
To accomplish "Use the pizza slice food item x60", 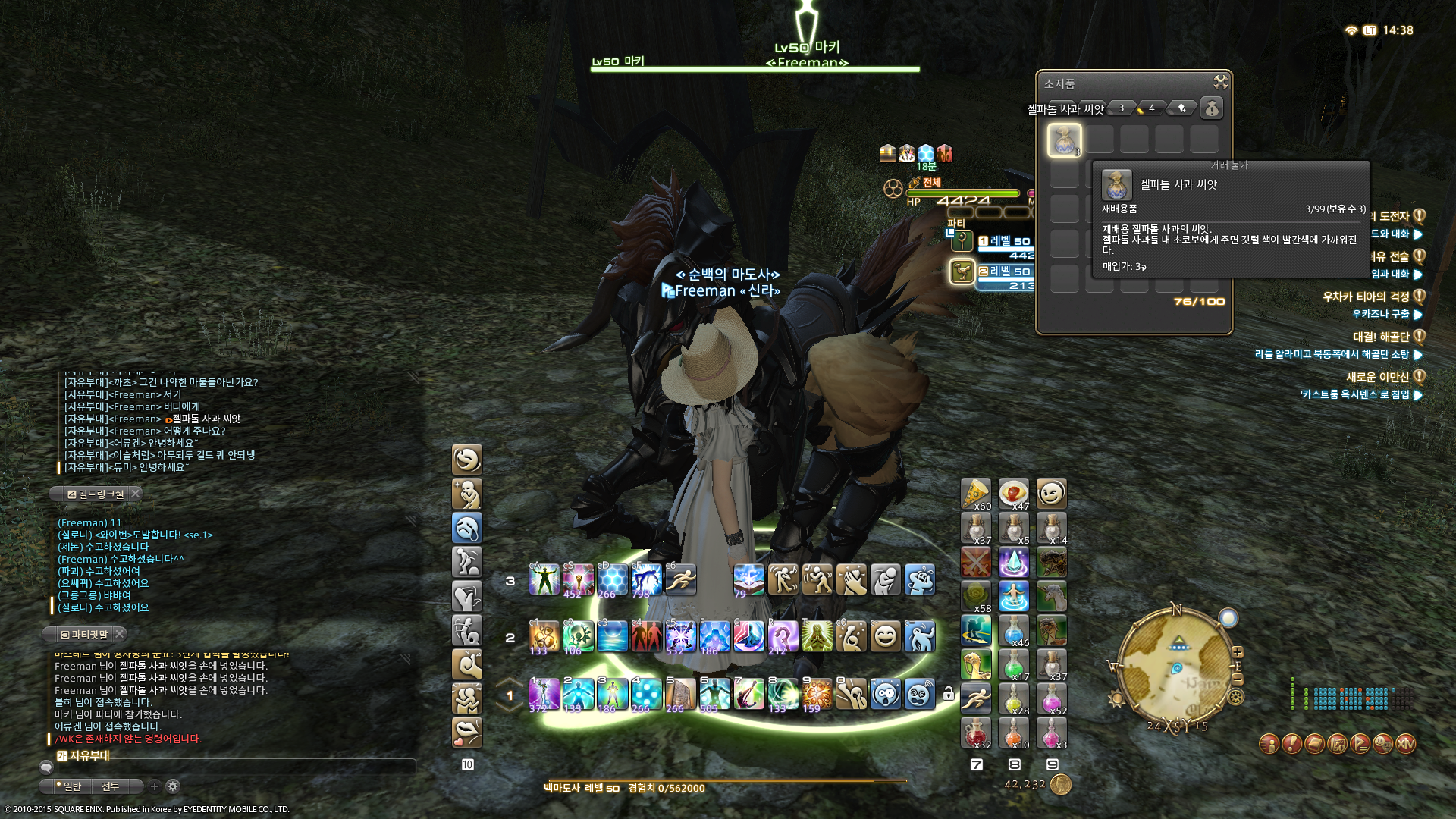I will pyautogui.click(x=975, y=494).
